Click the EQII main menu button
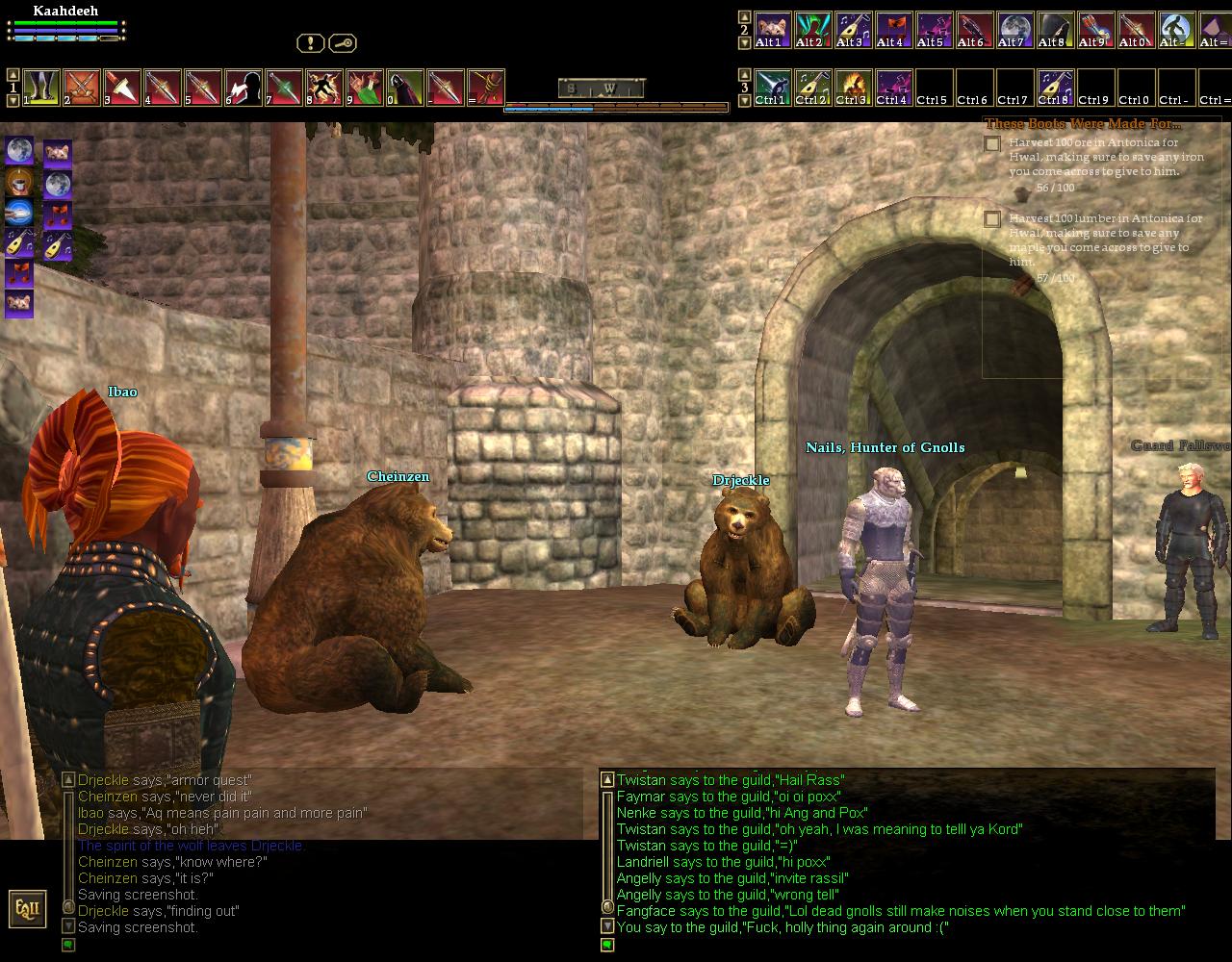 coord(26,909)
